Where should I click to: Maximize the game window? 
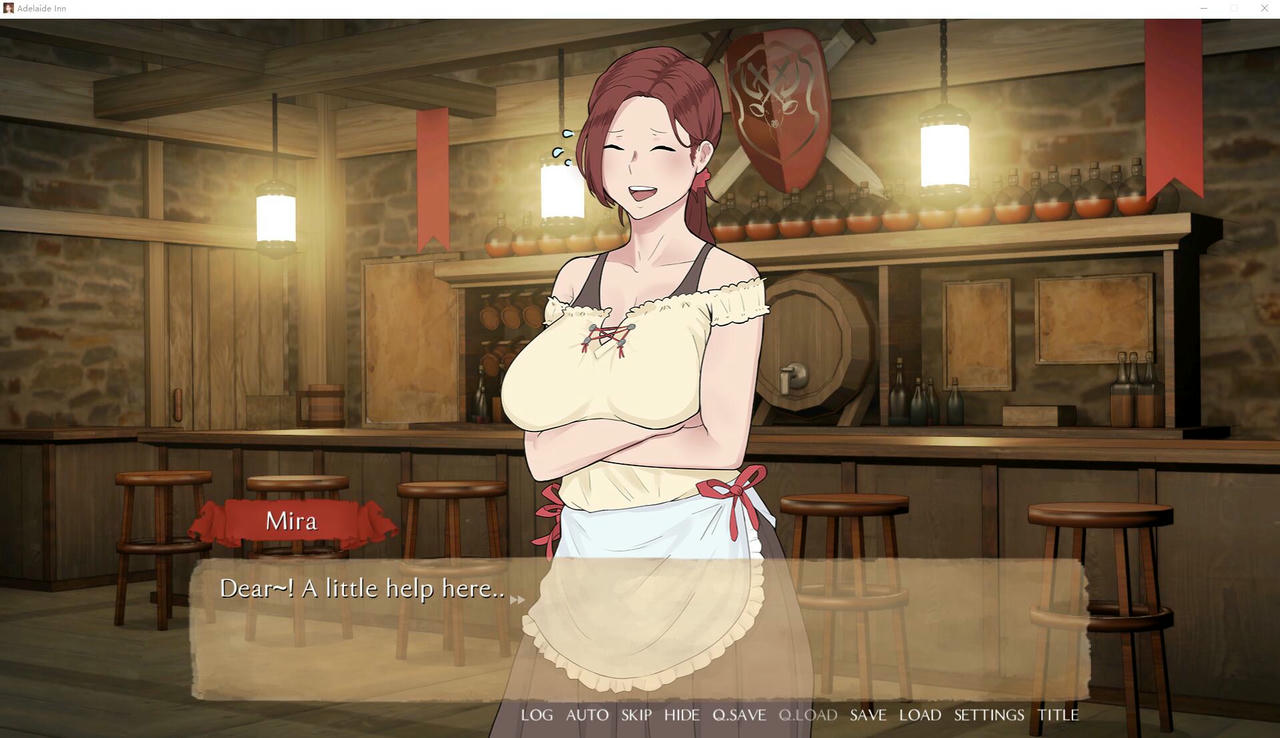(x=1235, y=8)
